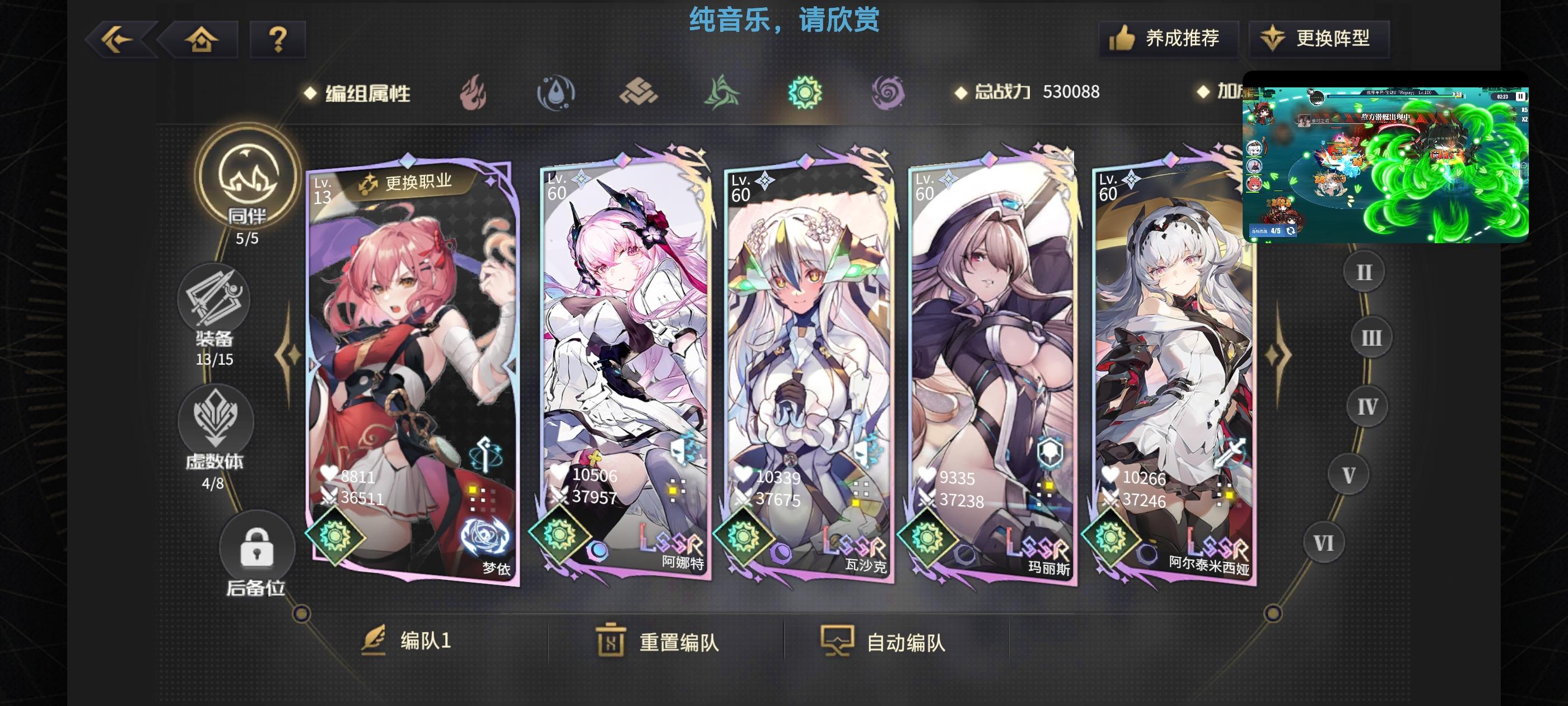Select the wind element attribute icon
Screen dimensions: 1568x706
(x=721, y=92)
